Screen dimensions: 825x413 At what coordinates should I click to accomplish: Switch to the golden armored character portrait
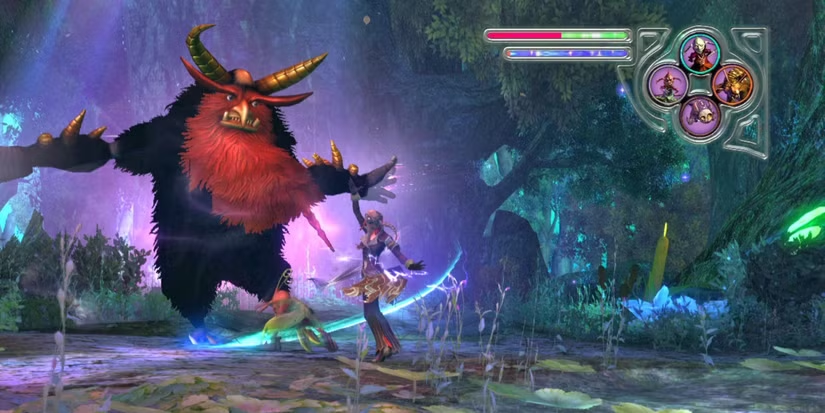click(x=732, y=83)
